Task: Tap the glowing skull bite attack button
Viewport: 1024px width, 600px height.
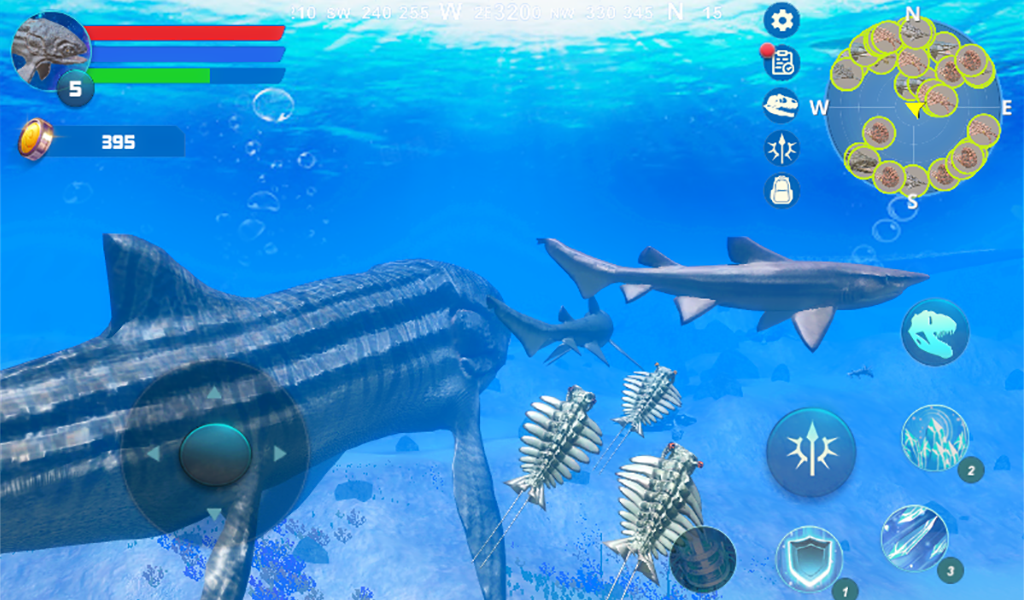Action: click(934, 332)
